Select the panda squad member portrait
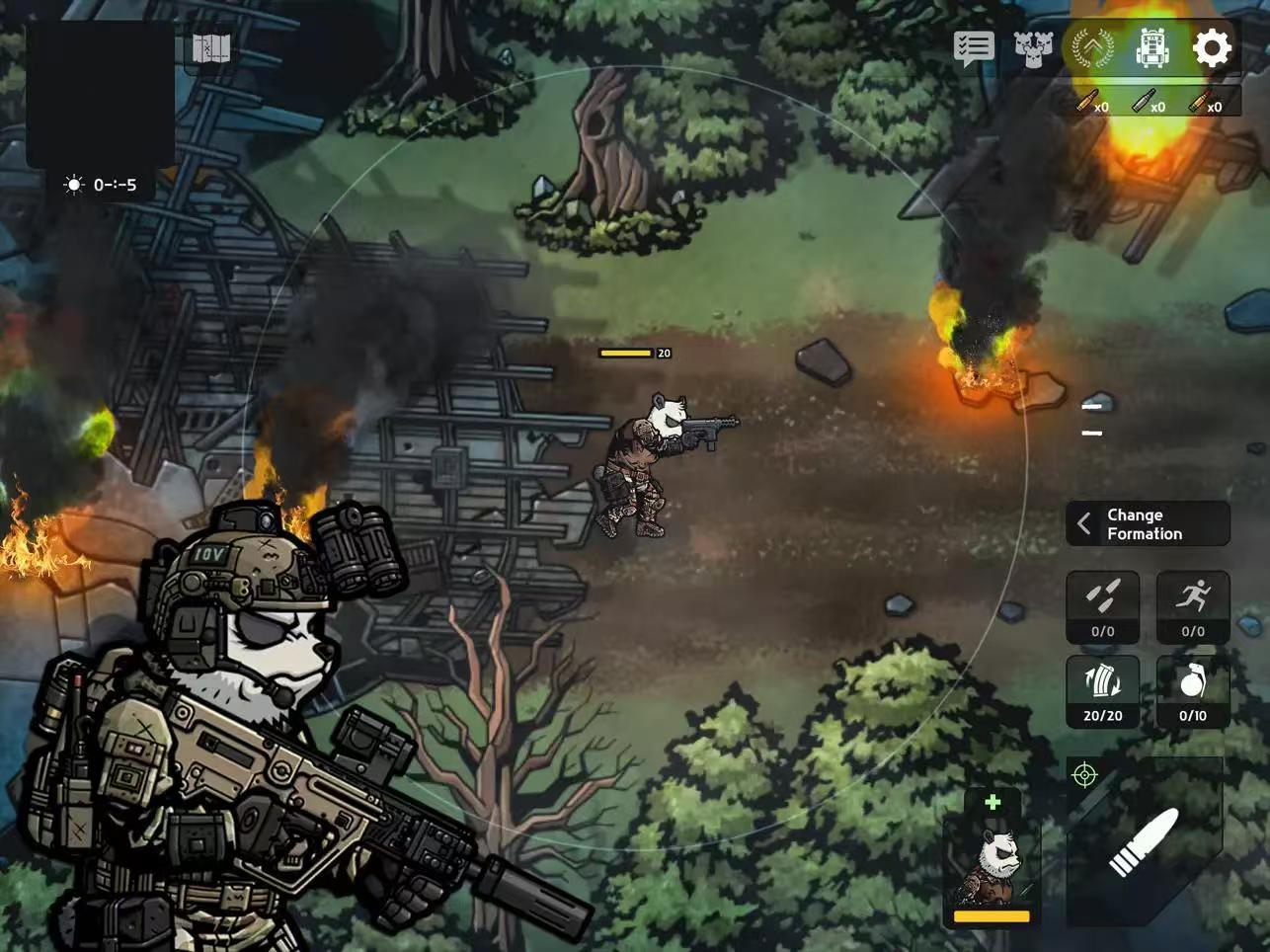This screenshot has height=952, width=1270. click(992, 869)
